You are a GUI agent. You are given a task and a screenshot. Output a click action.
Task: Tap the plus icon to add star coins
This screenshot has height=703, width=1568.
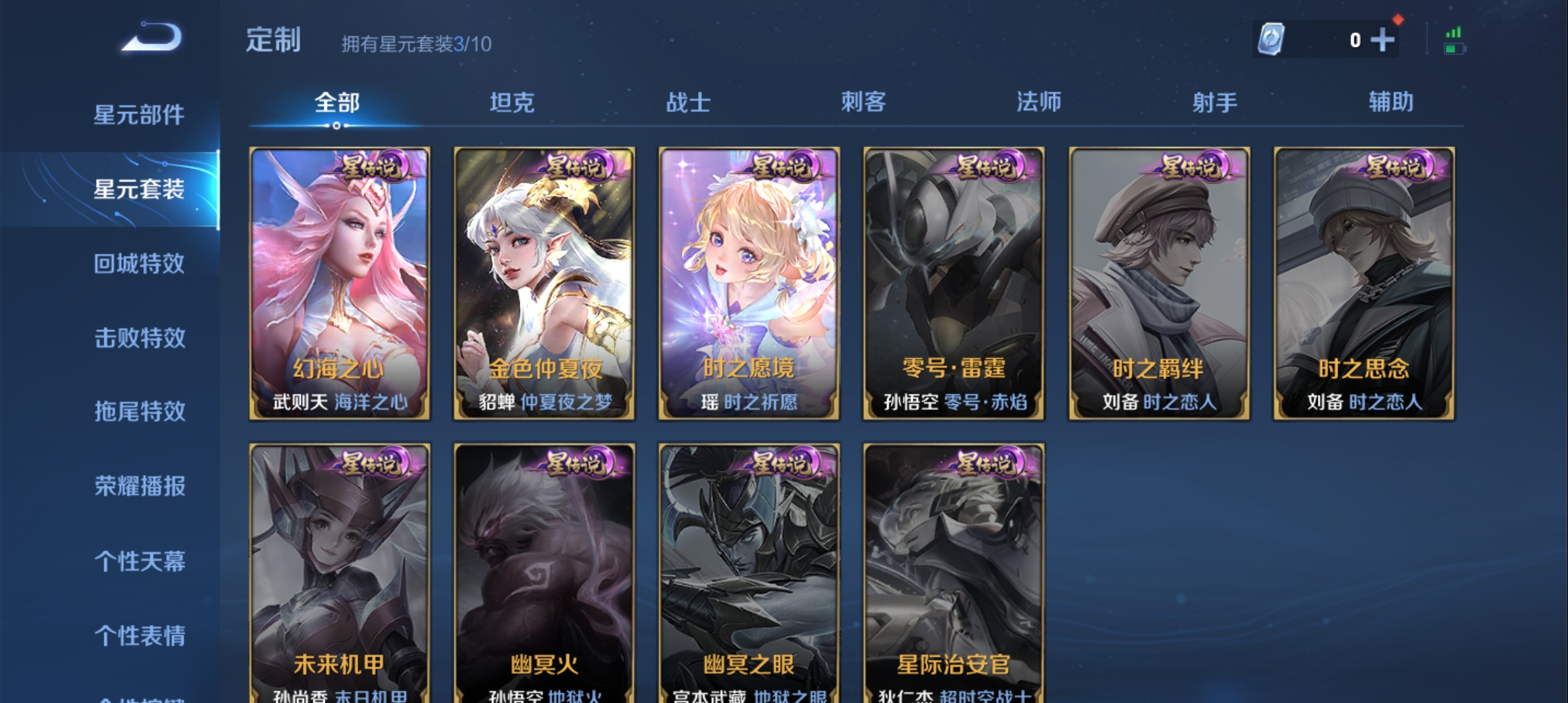coord(1382,39)
